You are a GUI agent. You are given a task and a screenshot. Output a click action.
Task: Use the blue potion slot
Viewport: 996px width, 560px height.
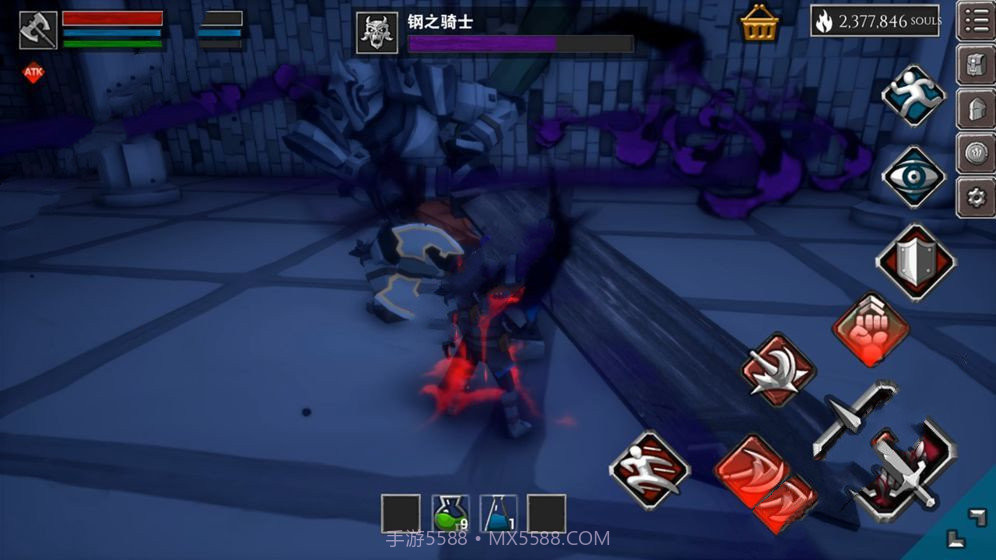pyautogui.click(x=498, y=514)
